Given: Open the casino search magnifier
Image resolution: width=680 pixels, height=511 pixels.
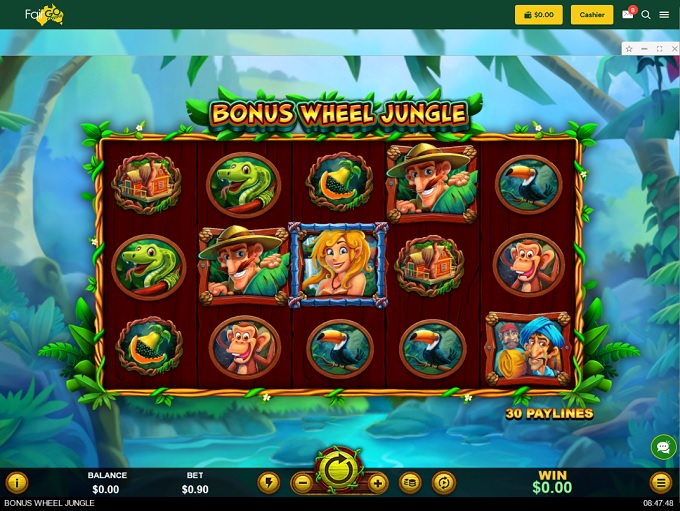Looking at the screenshot, I should coord(646,15).
